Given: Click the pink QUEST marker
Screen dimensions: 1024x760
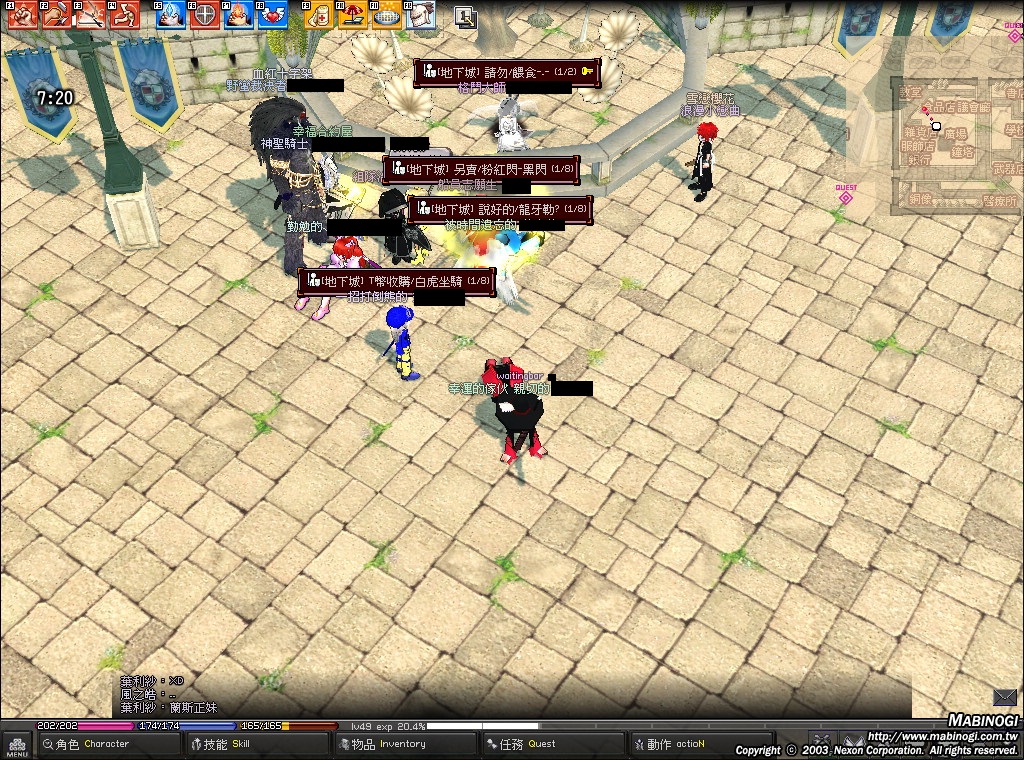Looking at the screenshot, I should [846, 195].
